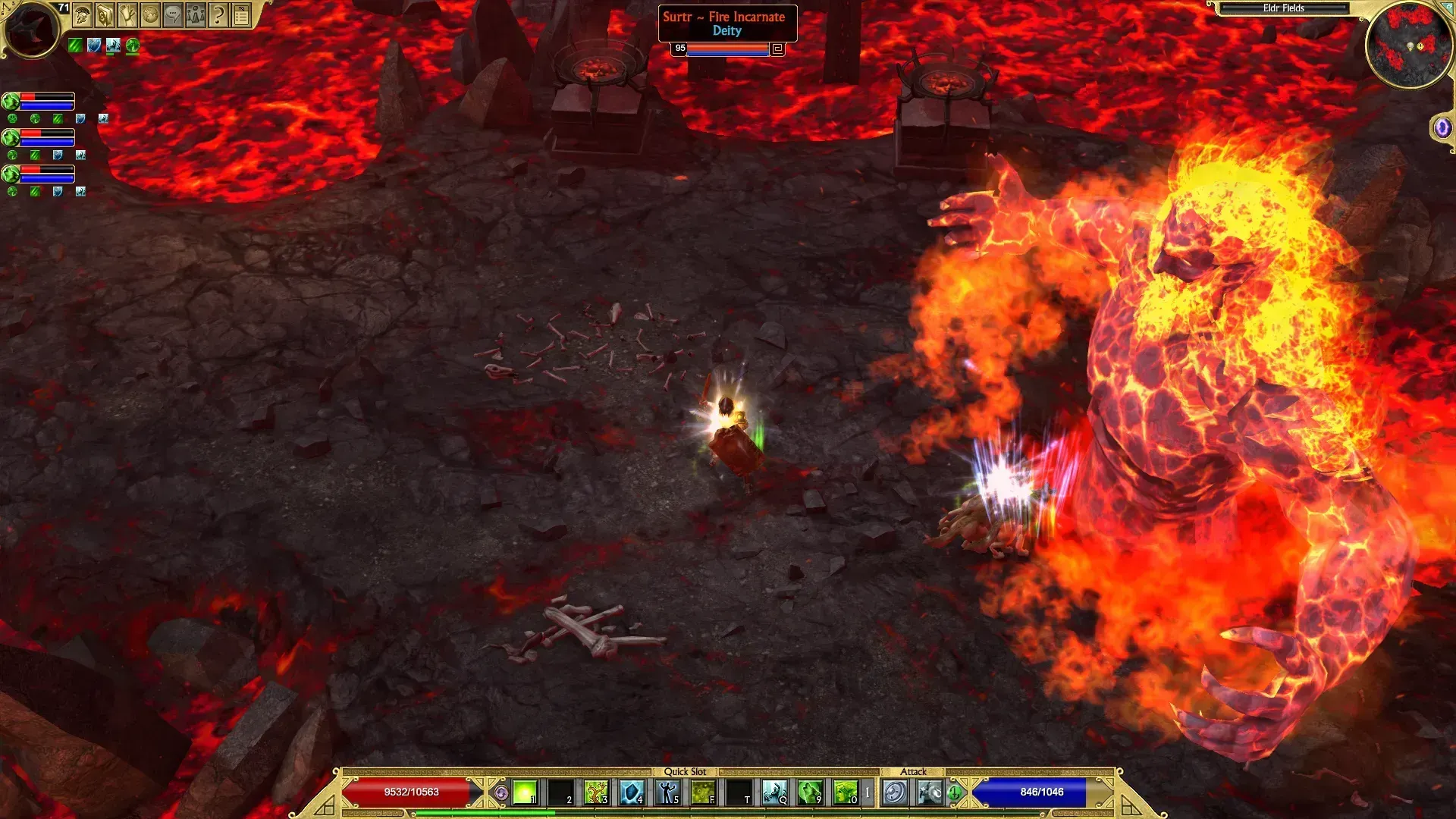Screen dimensions: 1456x819
Task: Activate the green wolf skill in slot 9
Action: click(810, 793)
